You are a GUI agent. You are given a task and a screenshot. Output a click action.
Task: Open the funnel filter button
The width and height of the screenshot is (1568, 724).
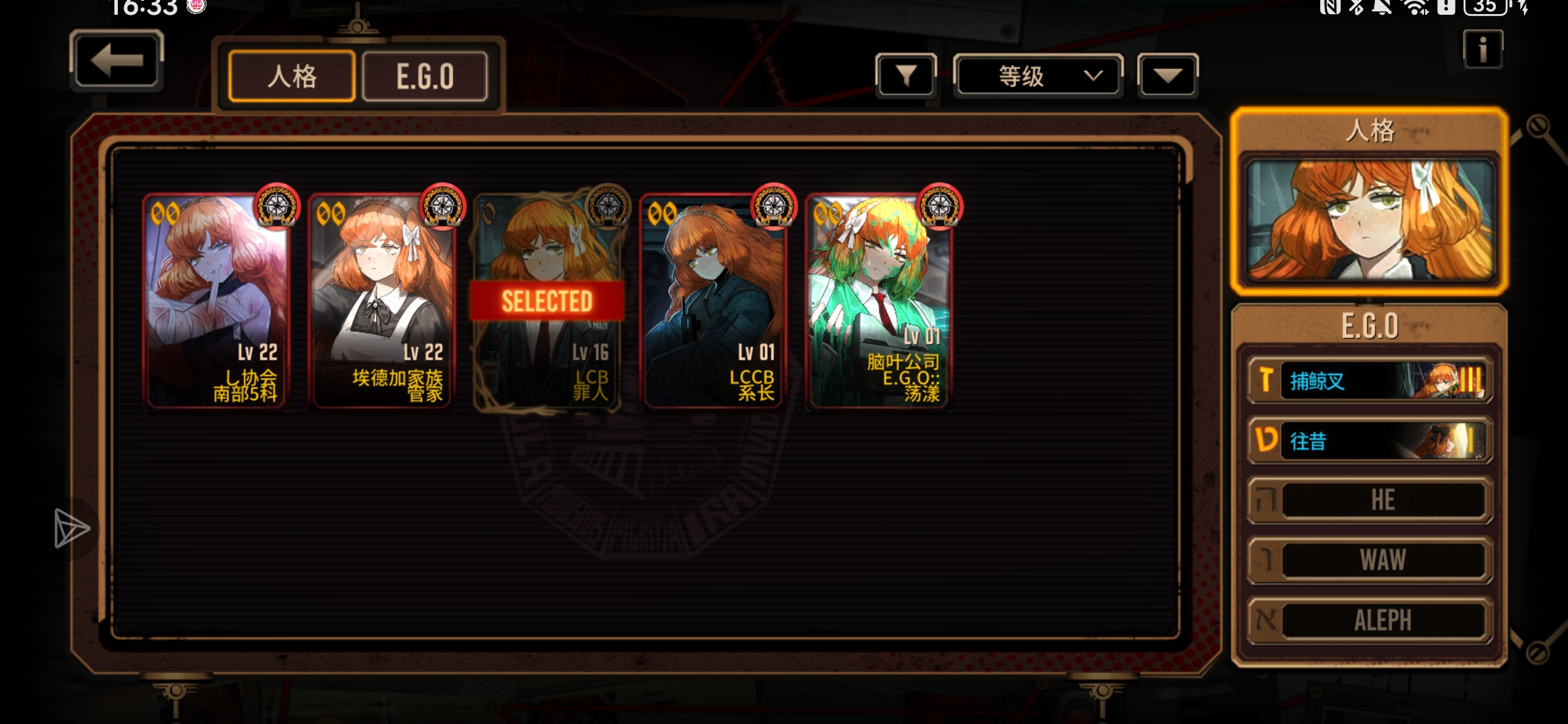pyautogui.click(x=905, y=76)
